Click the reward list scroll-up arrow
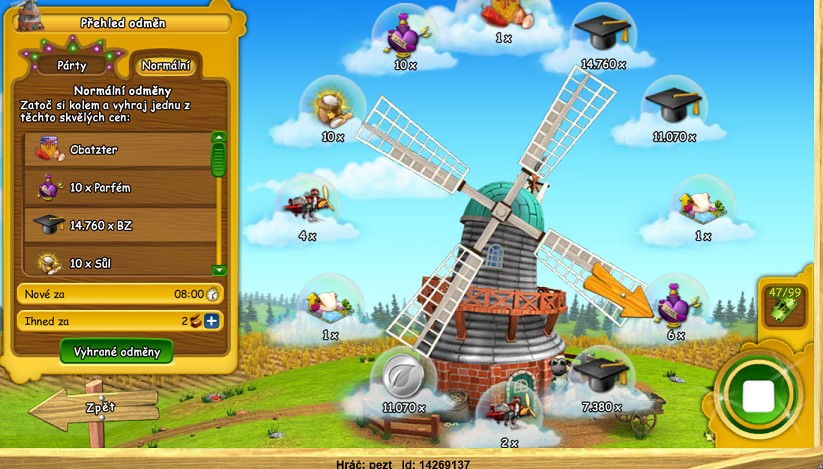The height and width of the screenshot is (469, 823). click(x=219, y=137)
